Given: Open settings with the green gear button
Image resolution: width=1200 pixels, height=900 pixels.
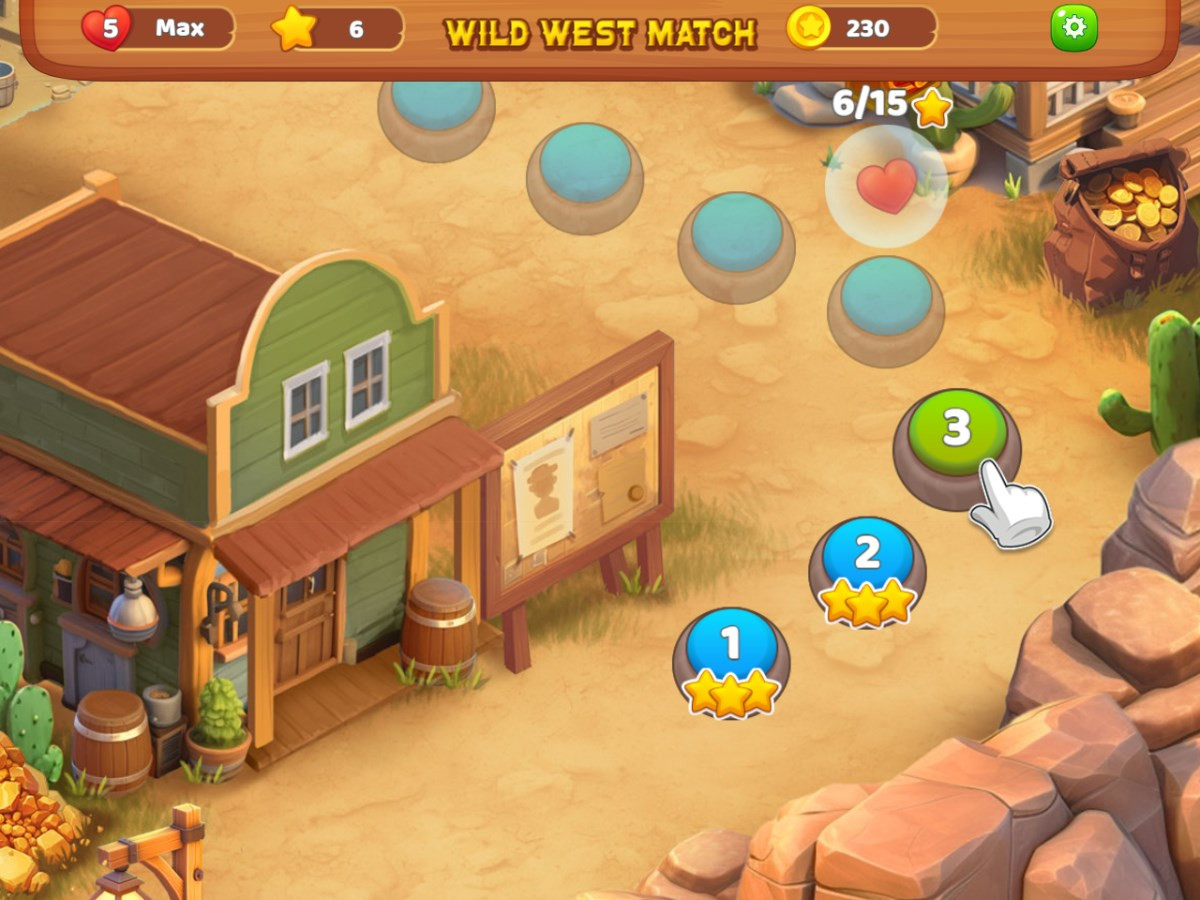Looking at the screenshot, I should 1073,28.
